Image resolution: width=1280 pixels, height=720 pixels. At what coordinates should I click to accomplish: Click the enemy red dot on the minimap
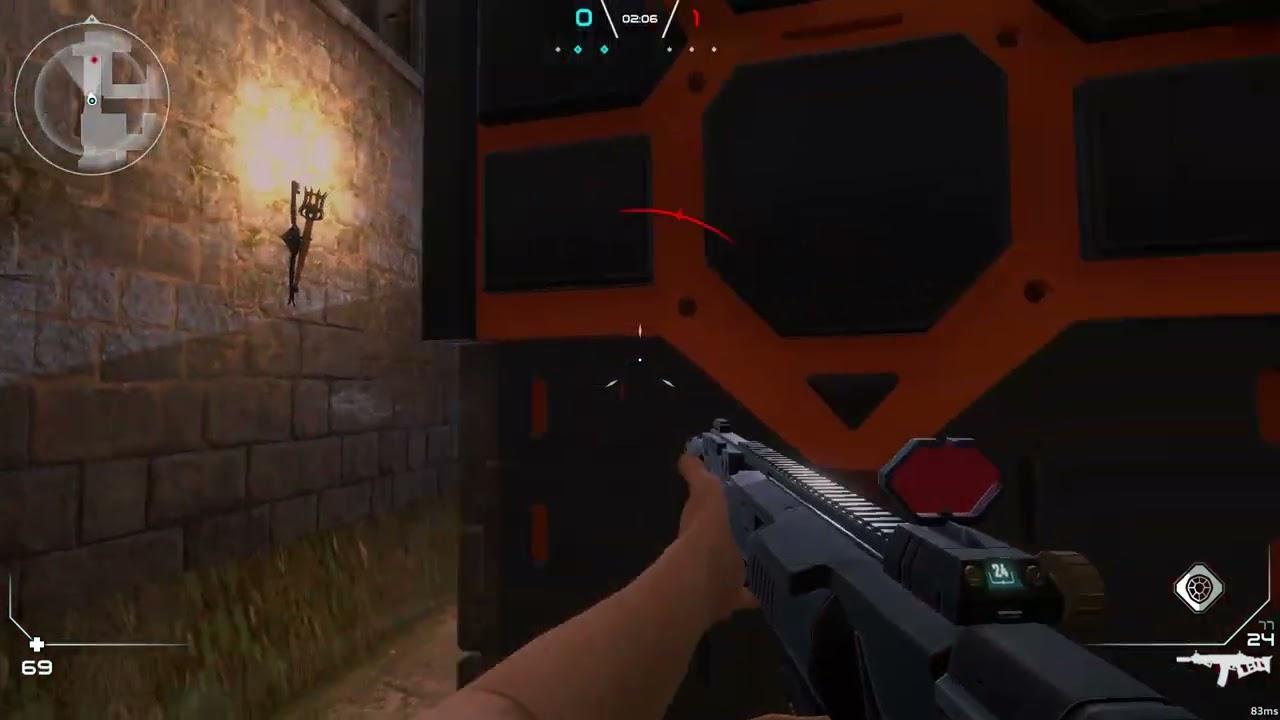(93, 60)
